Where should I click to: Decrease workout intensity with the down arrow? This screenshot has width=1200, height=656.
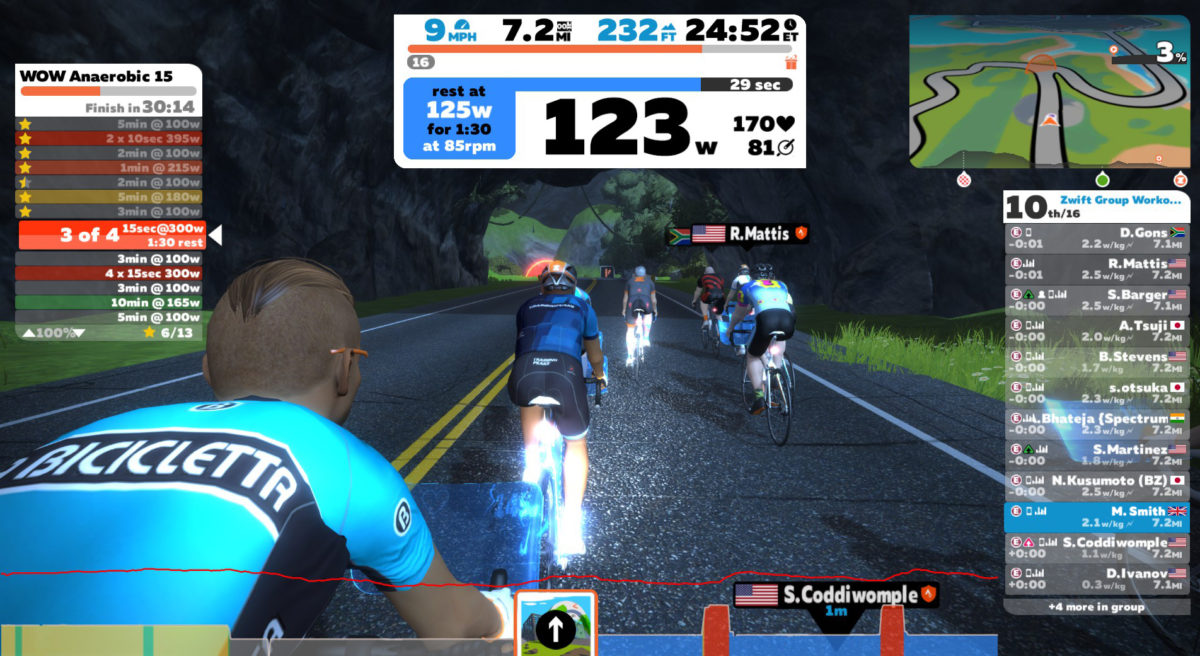pyautogui.click(x=78, y=332)
